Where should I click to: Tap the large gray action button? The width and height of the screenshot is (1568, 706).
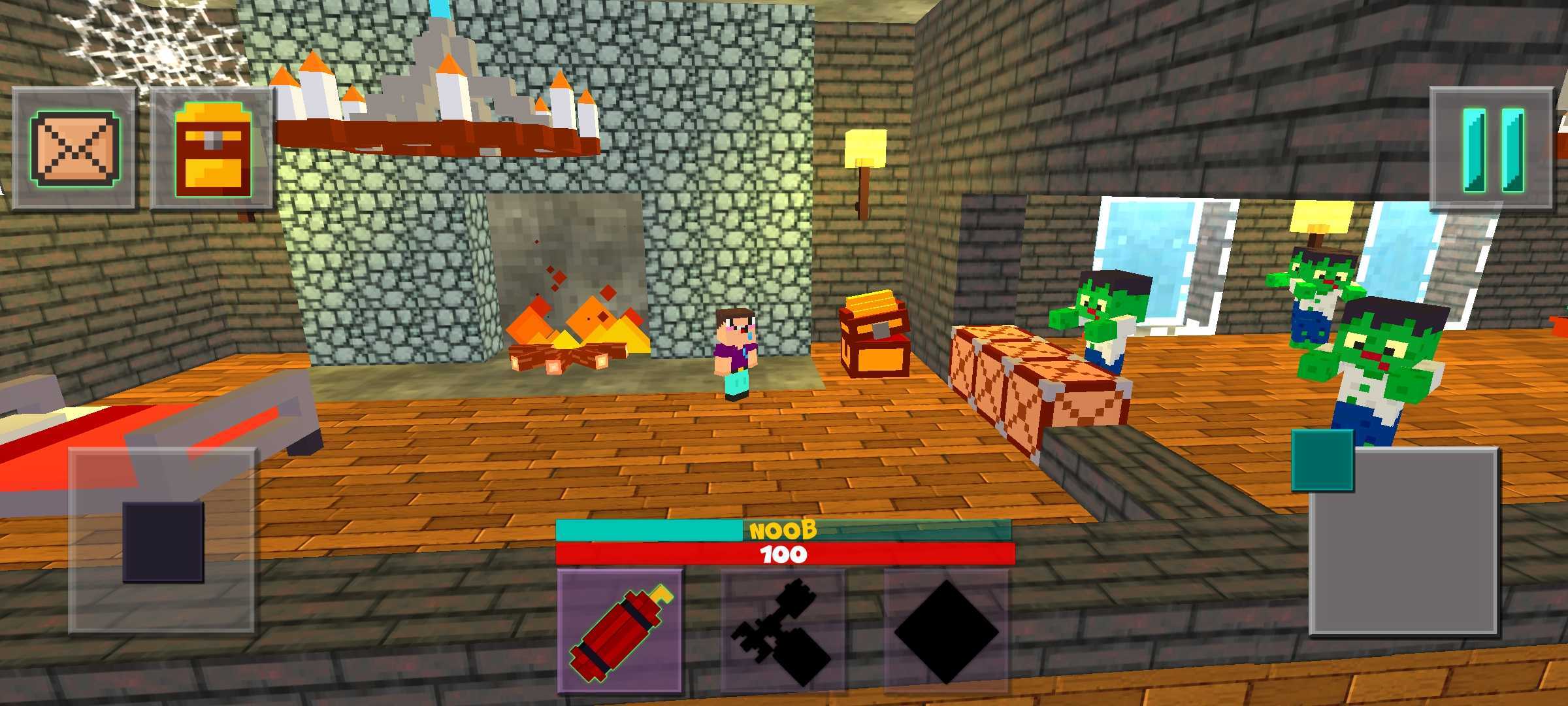pos(1403,541)
